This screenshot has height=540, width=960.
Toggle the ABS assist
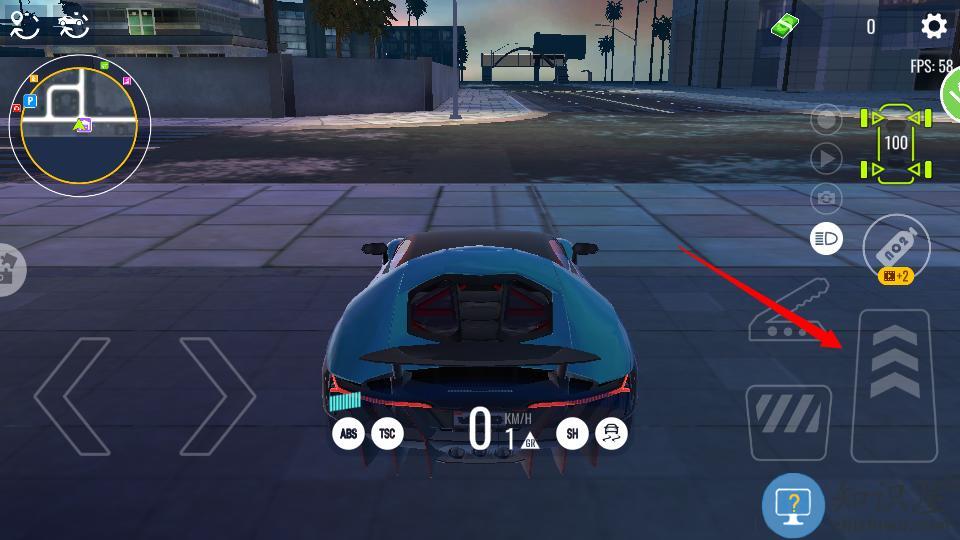(x=348, y=433)
